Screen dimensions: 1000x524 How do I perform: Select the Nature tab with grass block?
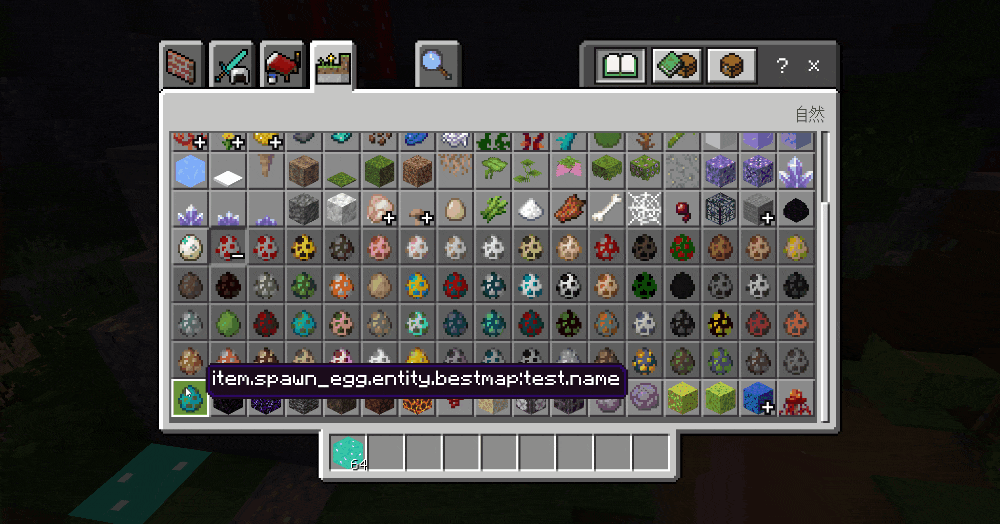pos(332,66)
